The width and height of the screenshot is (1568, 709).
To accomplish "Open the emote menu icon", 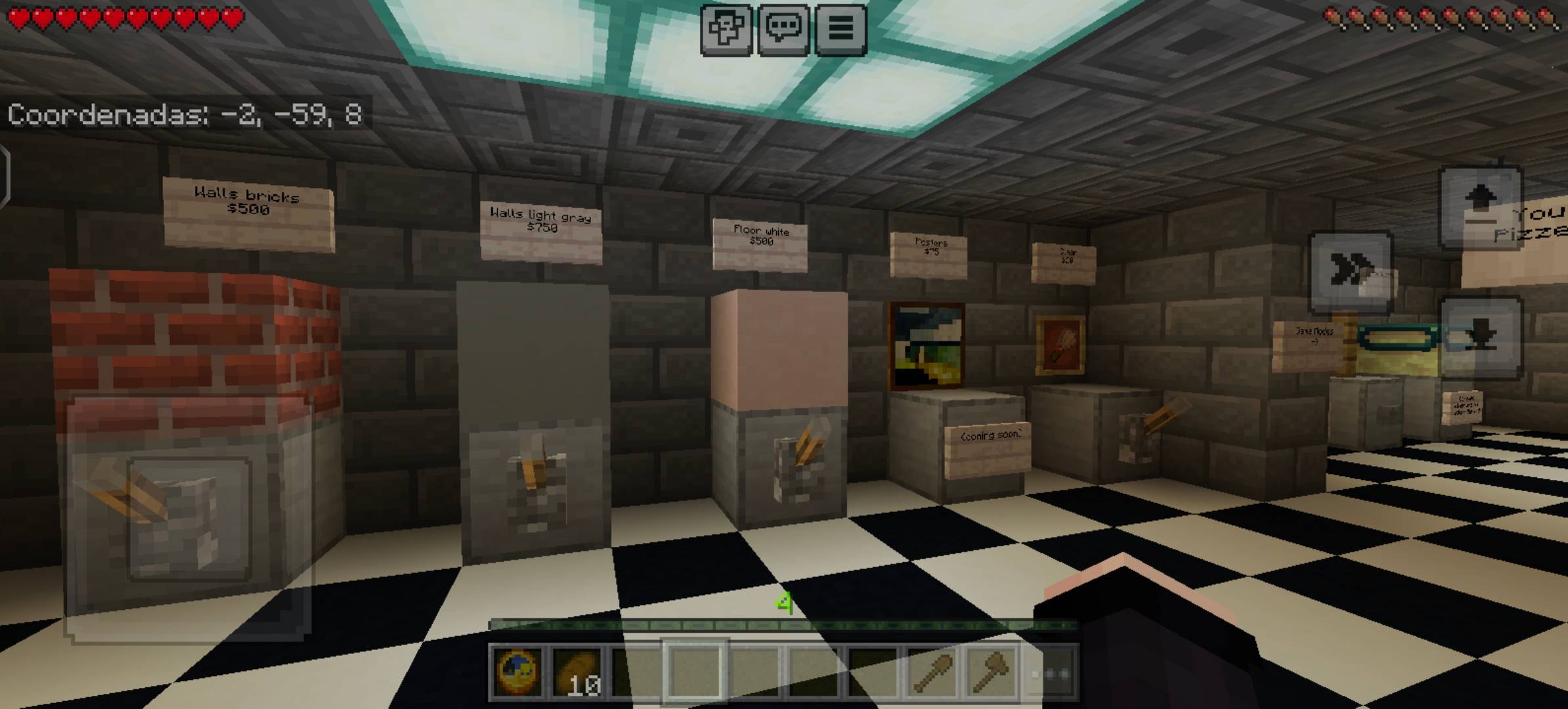I will 727,28.
